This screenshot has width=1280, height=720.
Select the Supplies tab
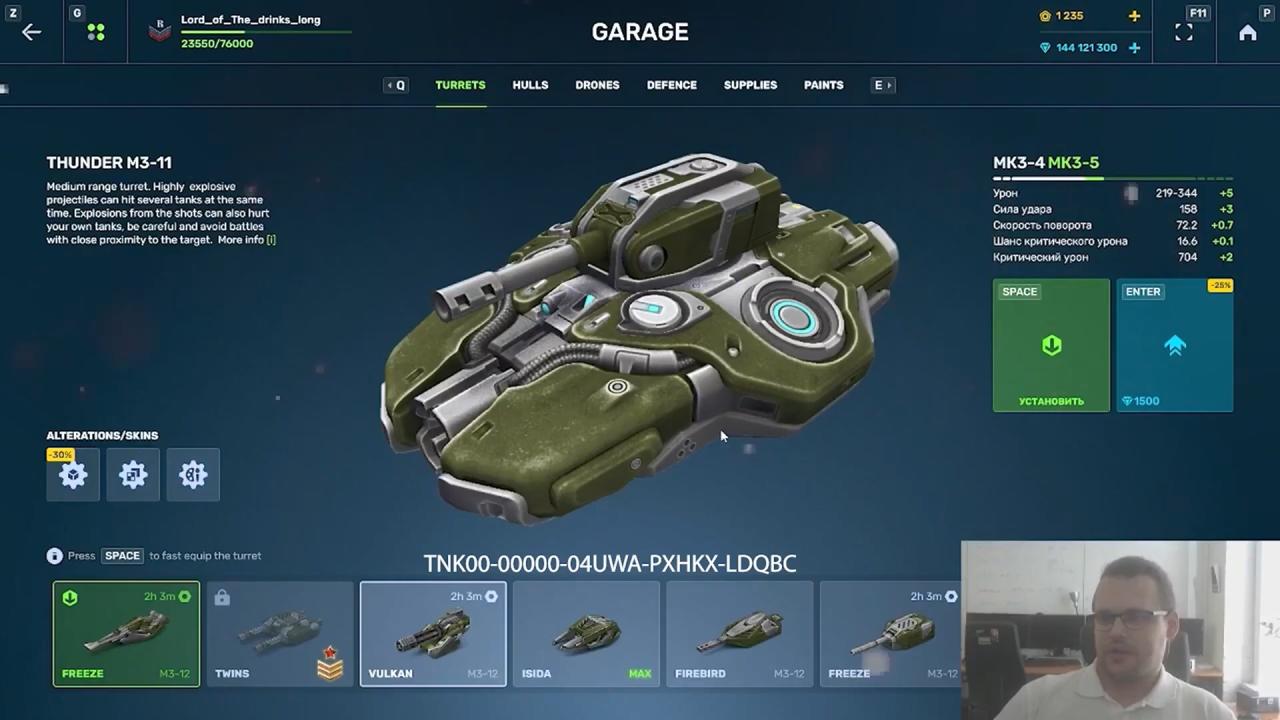750,85
